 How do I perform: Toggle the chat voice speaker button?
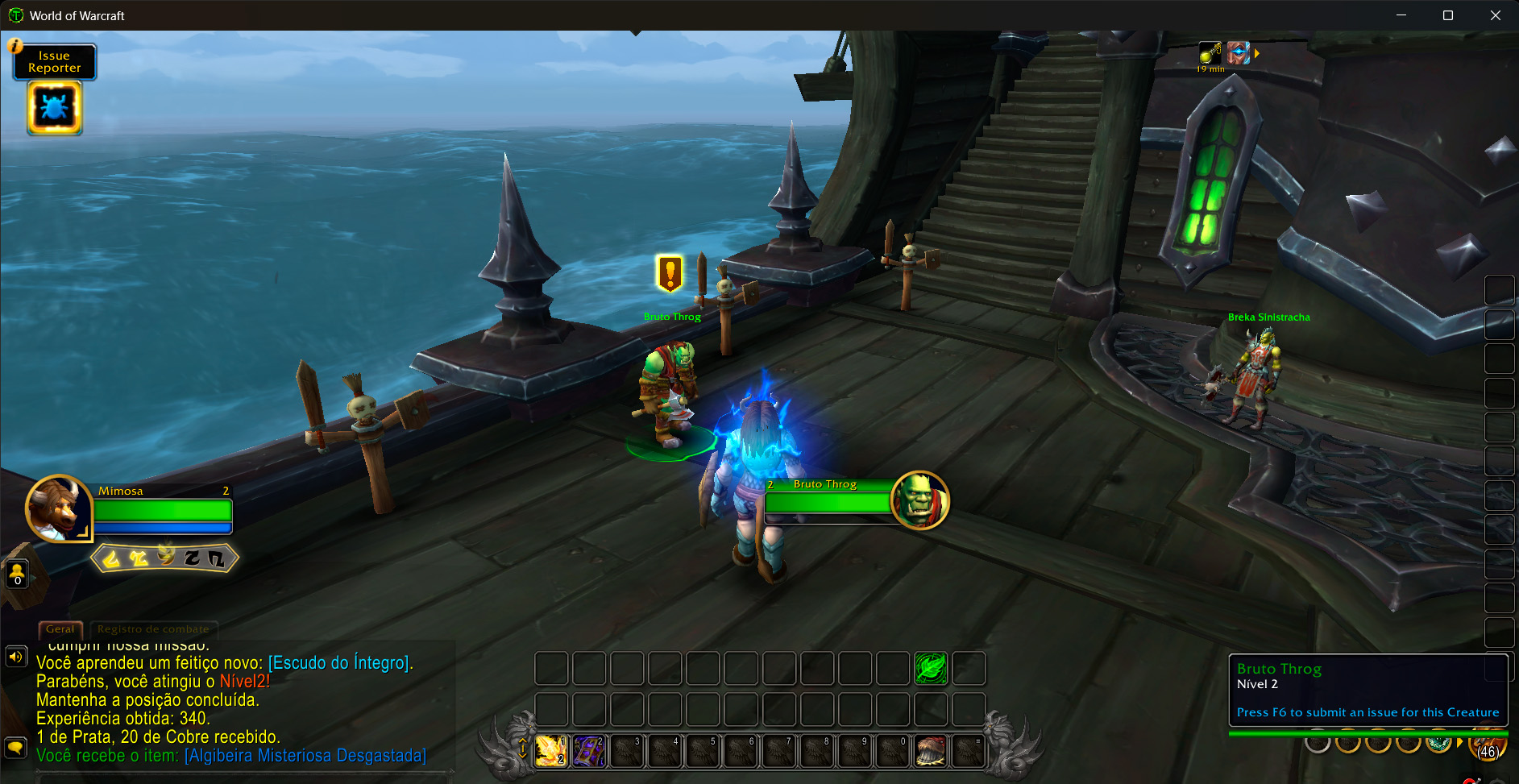pyautogui.click(x=15, y=657)
